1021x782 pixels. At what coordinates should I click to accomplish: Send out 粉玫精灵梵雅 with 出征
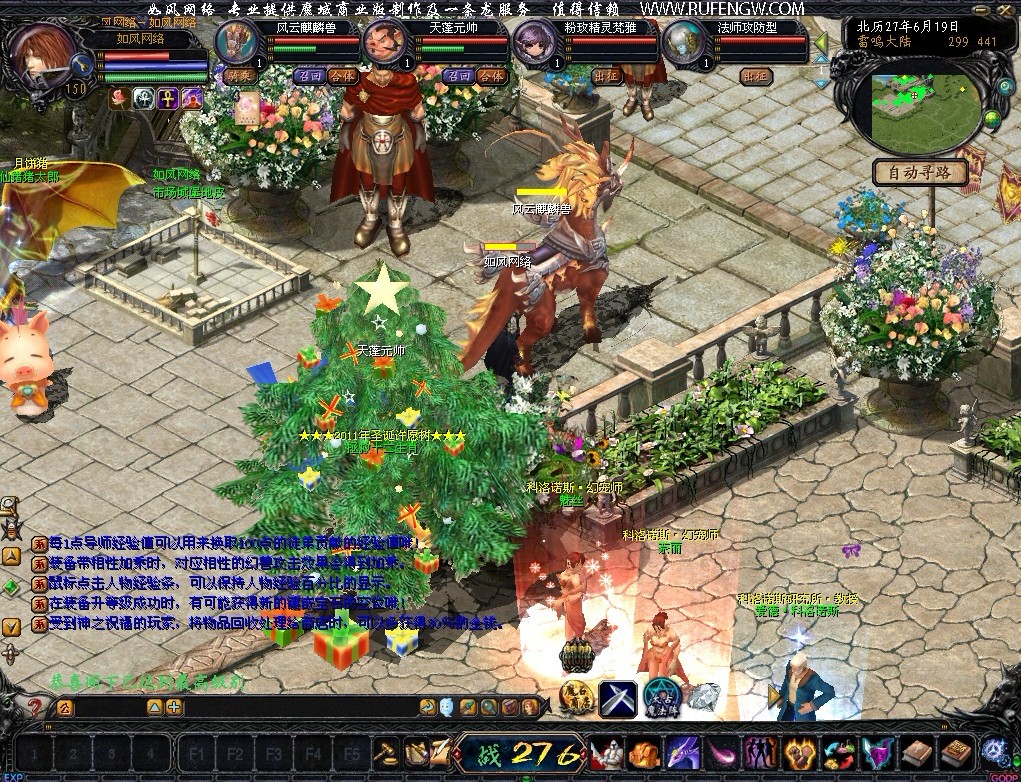point(607,76)
